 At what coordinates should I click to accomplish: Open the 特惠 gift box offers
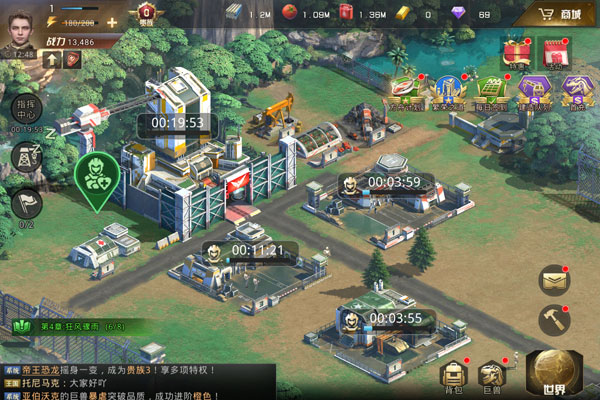click(x=516, y=52)
